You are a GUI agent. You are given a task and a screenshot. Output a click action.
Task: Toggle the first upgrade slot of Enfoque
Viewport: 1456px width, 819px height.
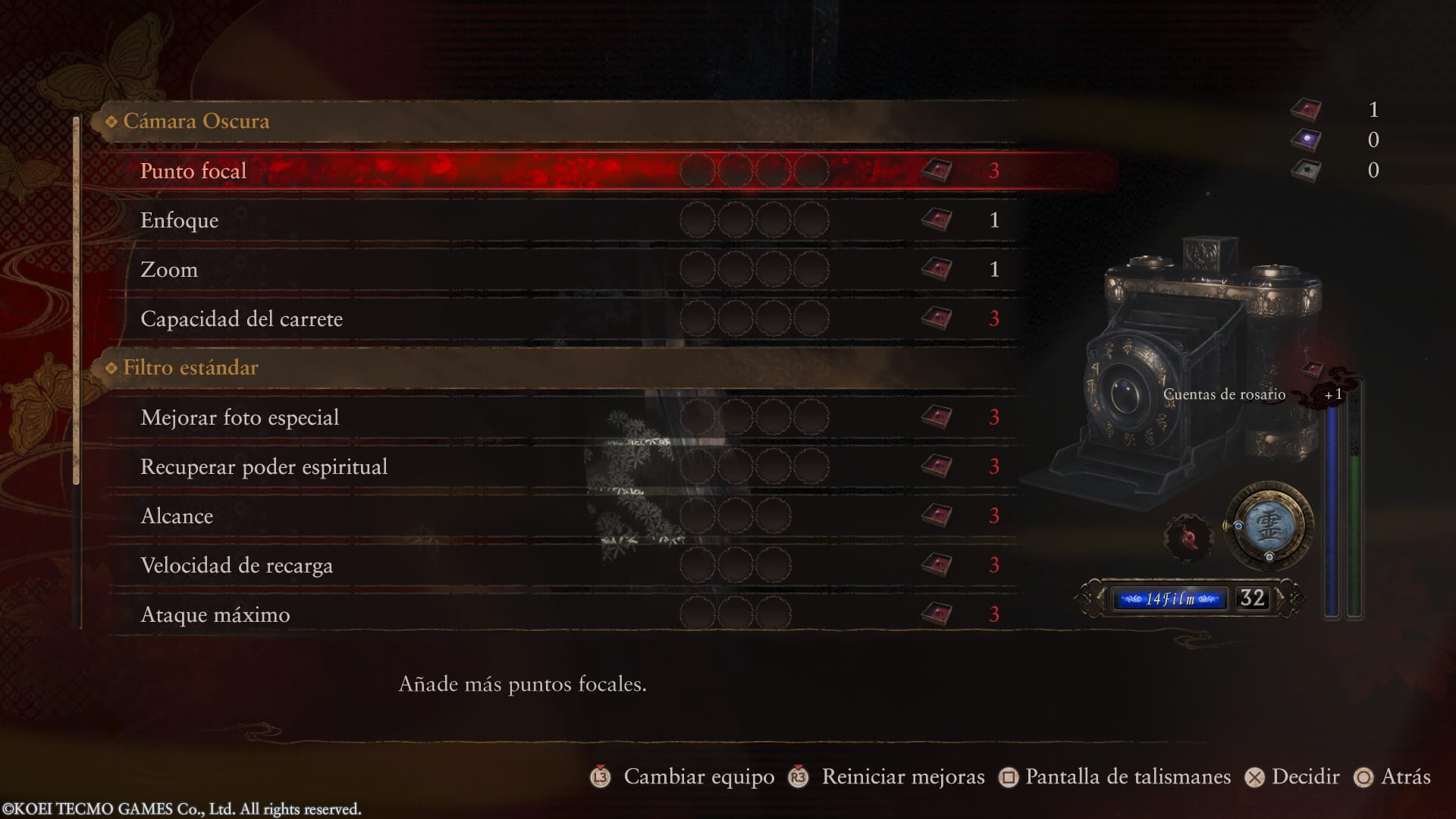point(696,220)
